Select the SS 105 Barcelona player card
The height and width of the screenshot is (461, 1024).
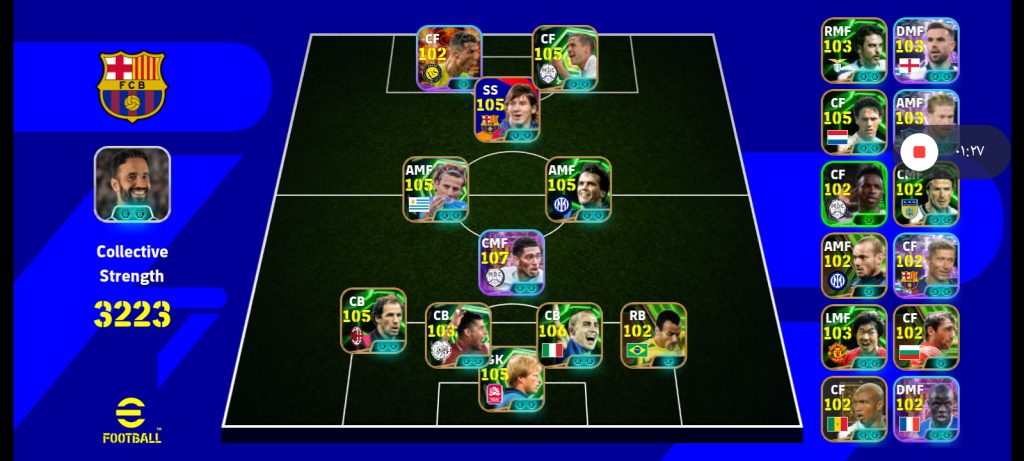coord(506,110)
